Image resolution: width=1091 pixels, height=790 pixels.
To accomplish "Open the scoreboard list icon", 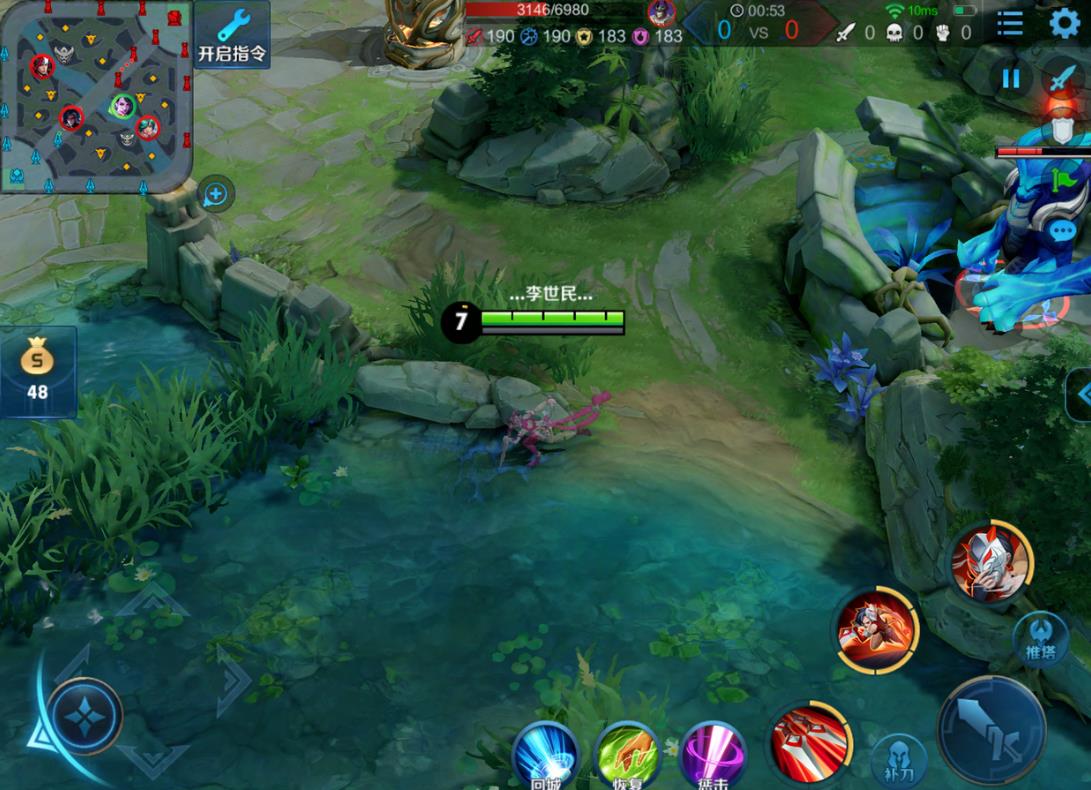I will (1010, 23).
